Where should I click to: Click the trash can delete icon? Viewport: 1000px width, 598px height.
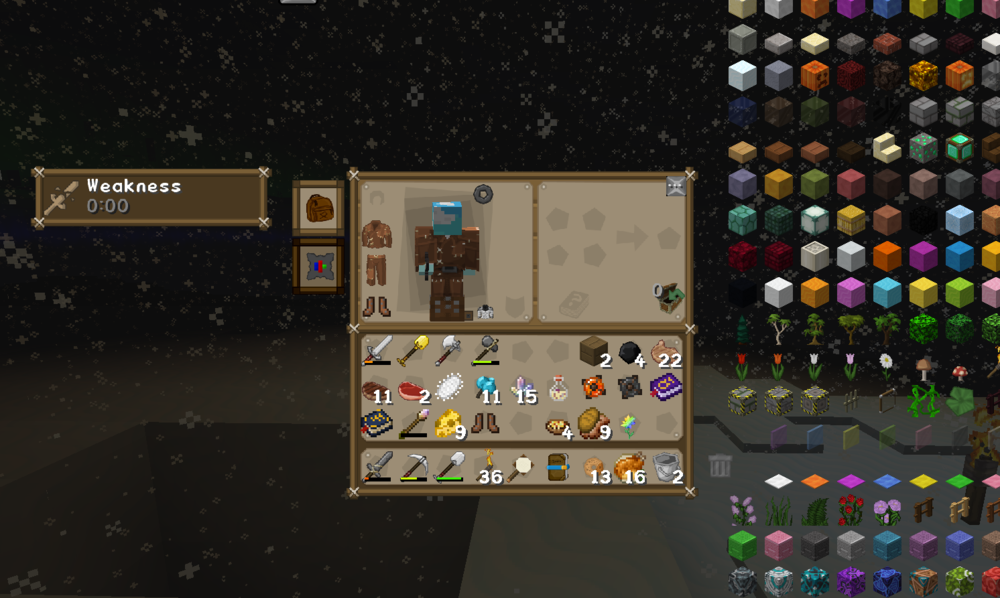[719, 465]
